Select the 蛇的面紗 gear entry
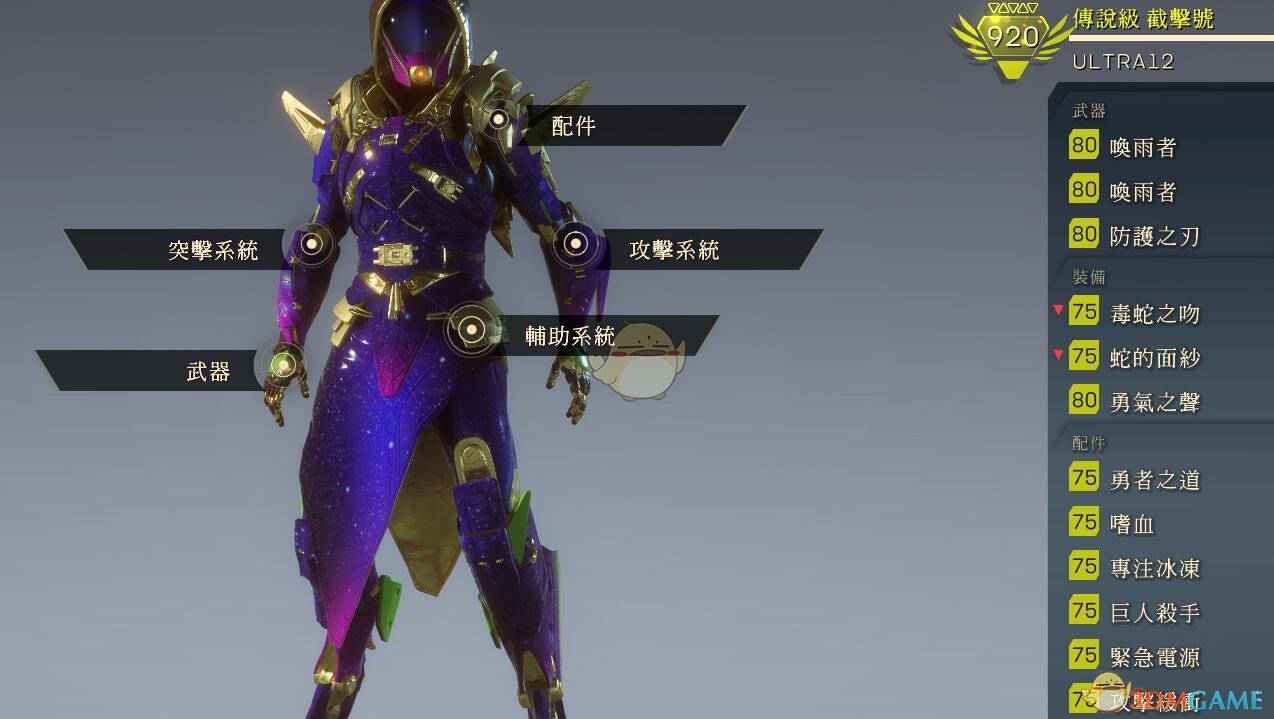Viewport: 1274px width, 719px height. (x=1154, y=358)
